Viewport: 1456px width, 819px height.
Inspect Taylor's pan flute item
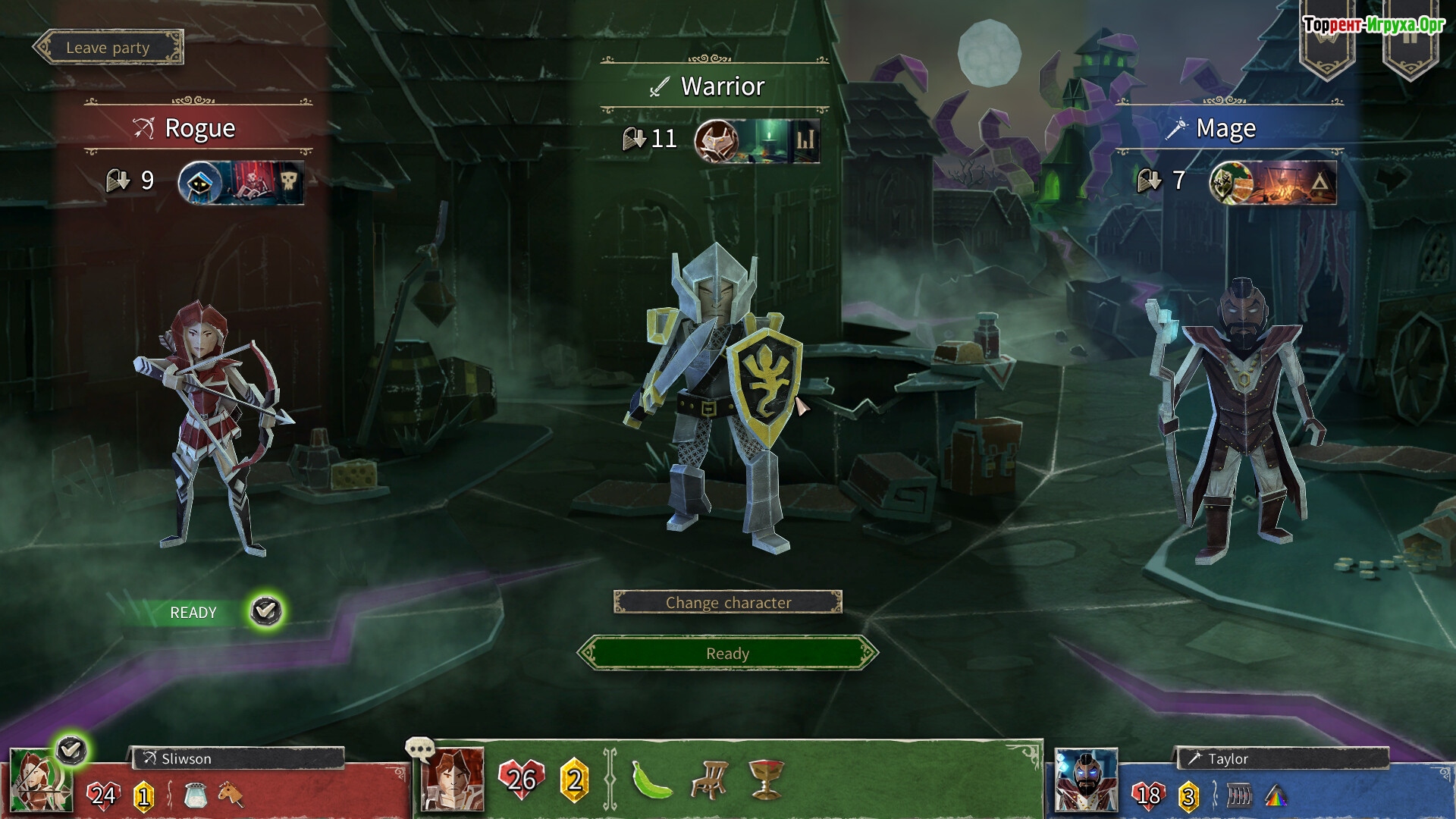coord(1239,795)
